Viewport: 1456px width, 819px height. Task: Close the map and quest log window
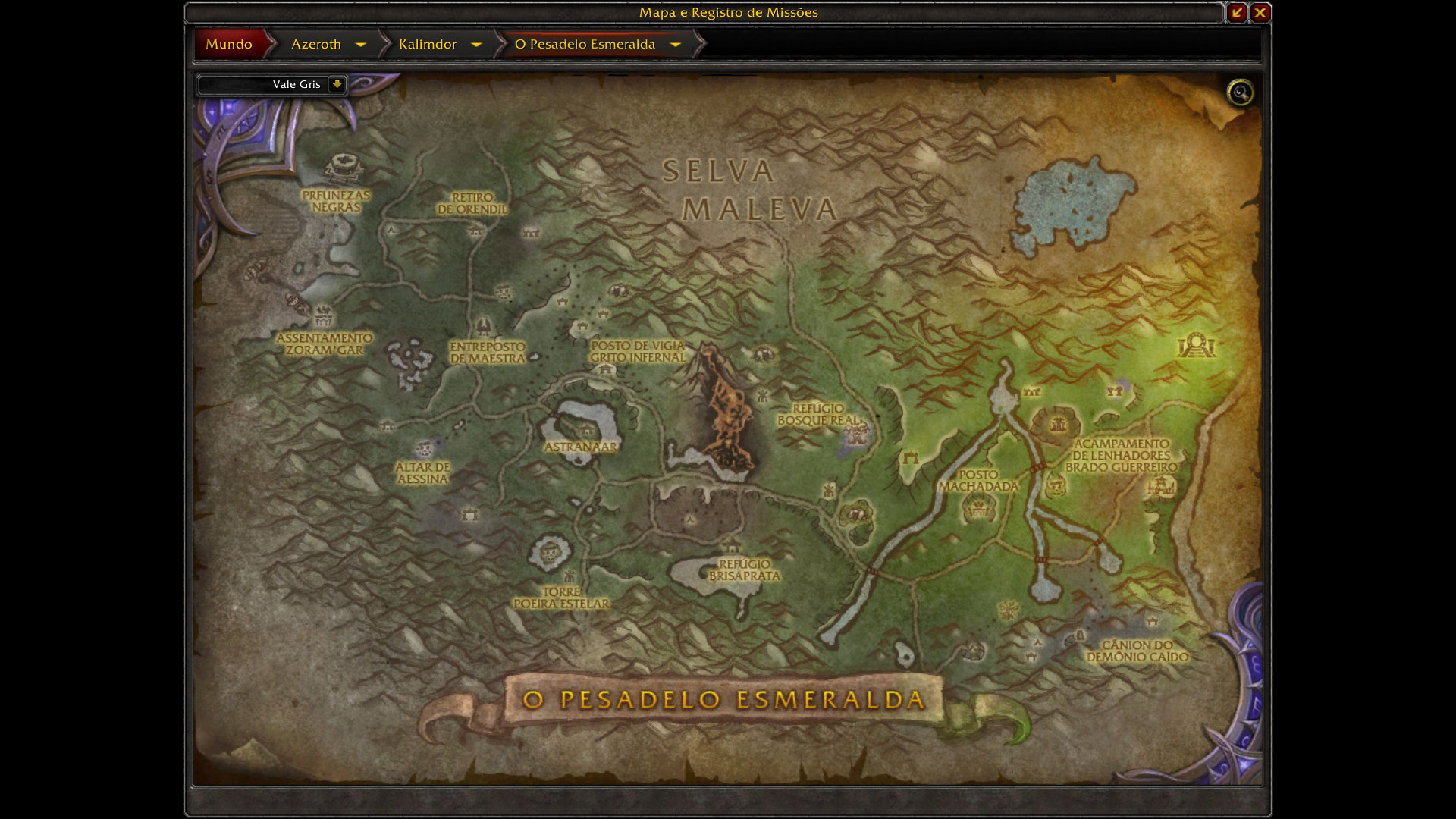(x=1260, y=12)
